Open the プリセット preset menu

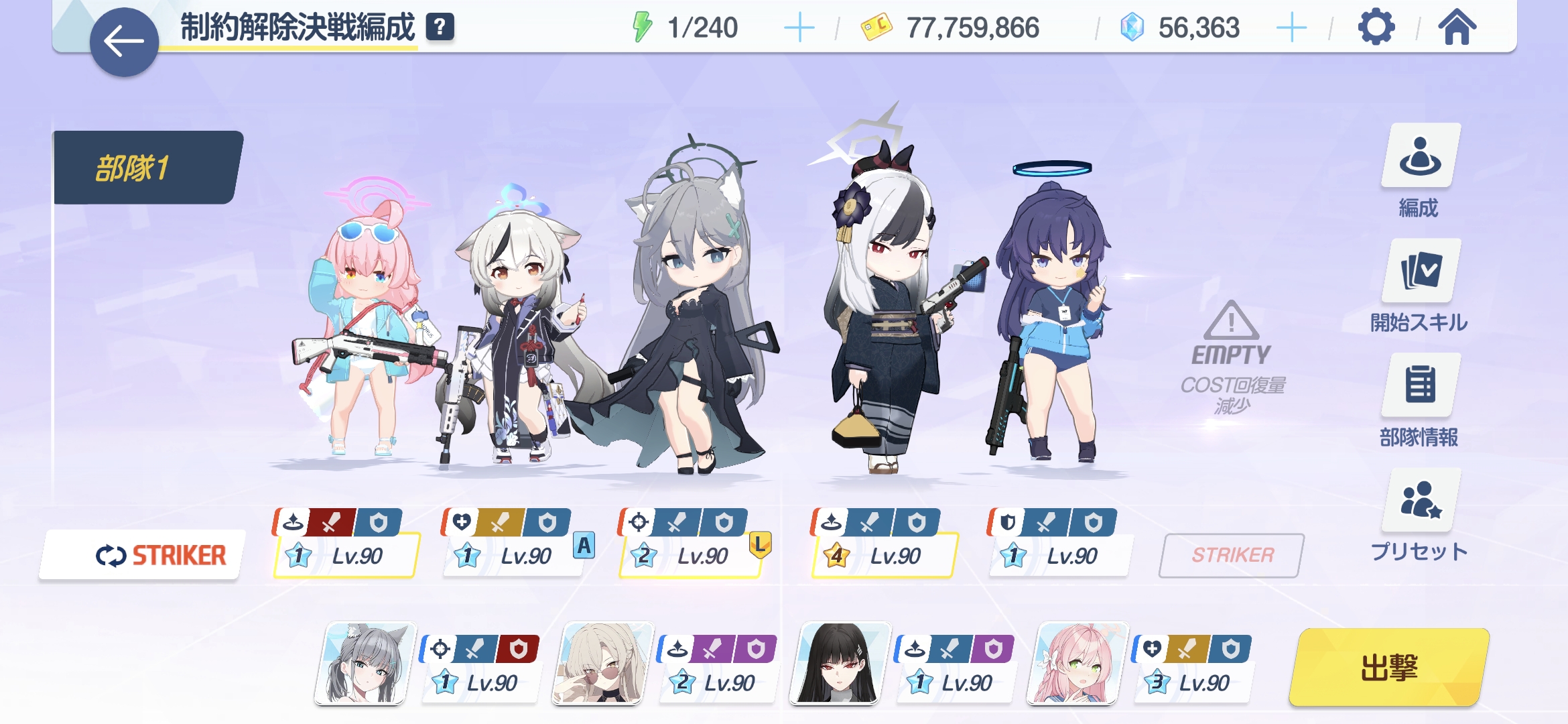(1419, 515)
